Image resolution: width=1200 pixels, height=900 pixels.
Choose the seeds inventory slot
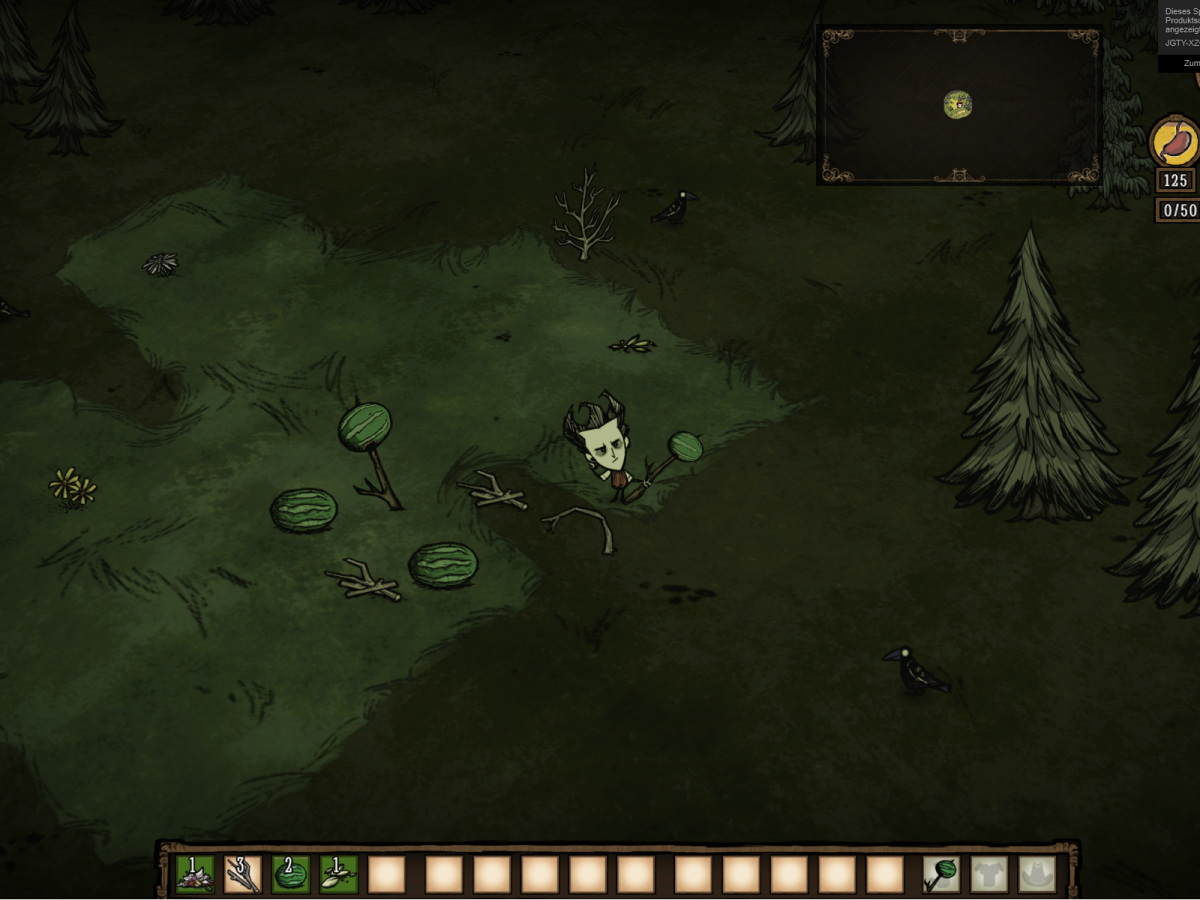click(339, 874)
